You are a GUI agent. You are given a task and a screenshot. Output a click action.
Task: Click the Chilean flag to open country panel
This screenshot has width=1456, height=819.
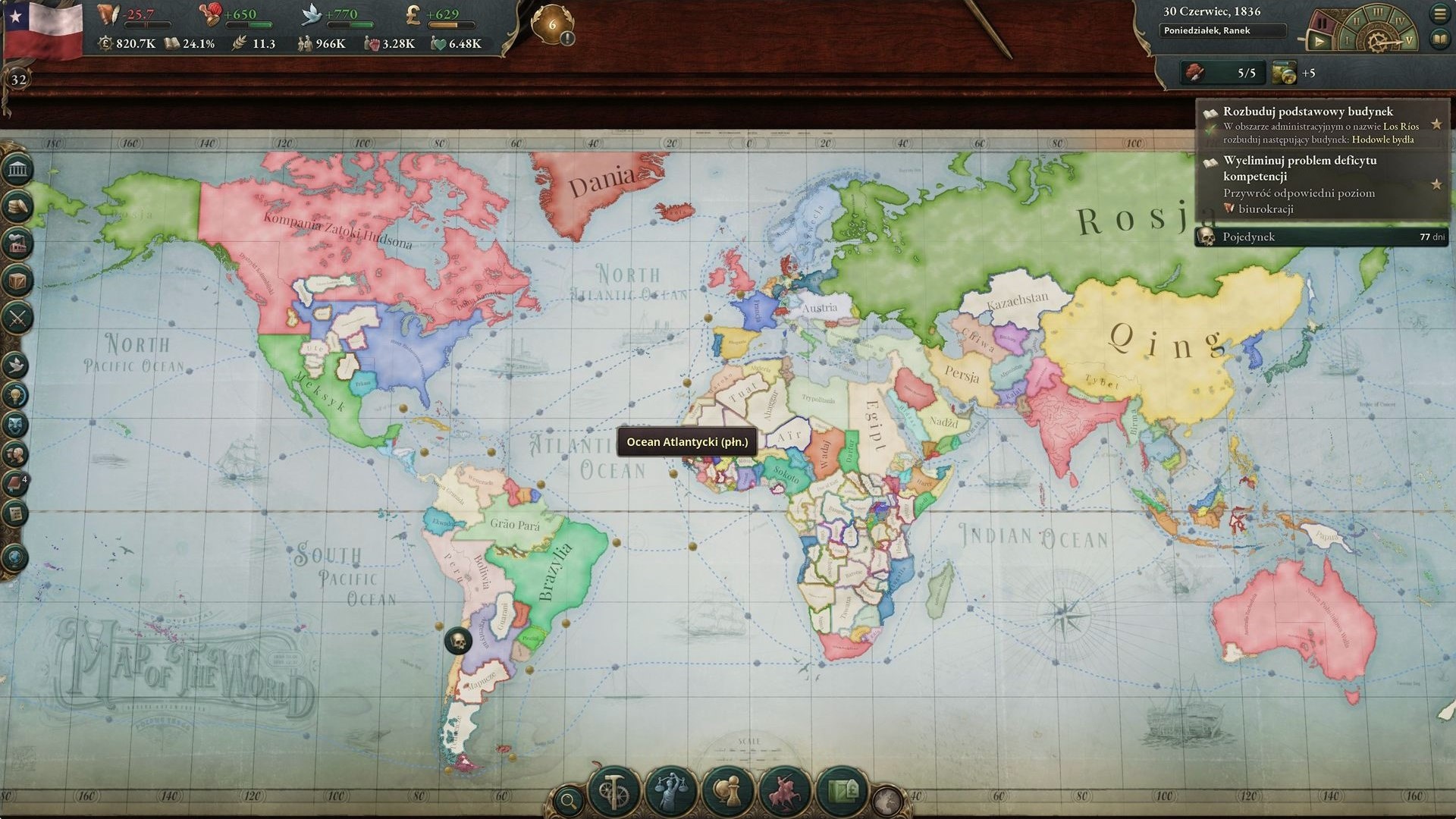(x=44, y=30)
